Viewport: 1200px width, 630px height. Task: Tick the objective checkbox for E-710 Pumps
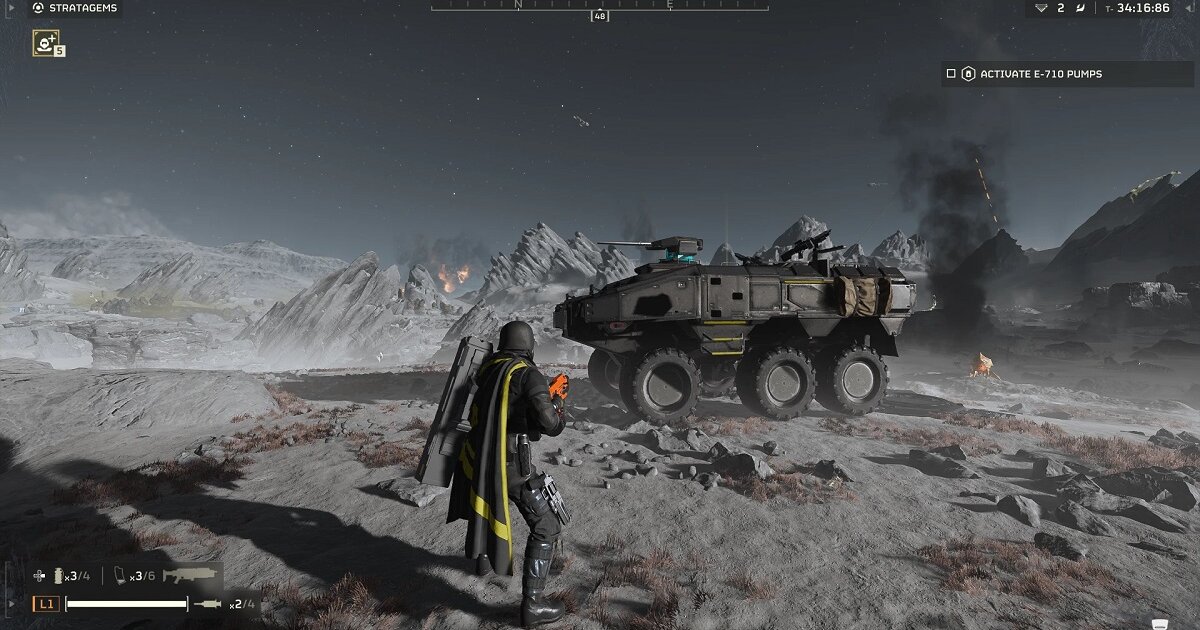click(951, 74)
